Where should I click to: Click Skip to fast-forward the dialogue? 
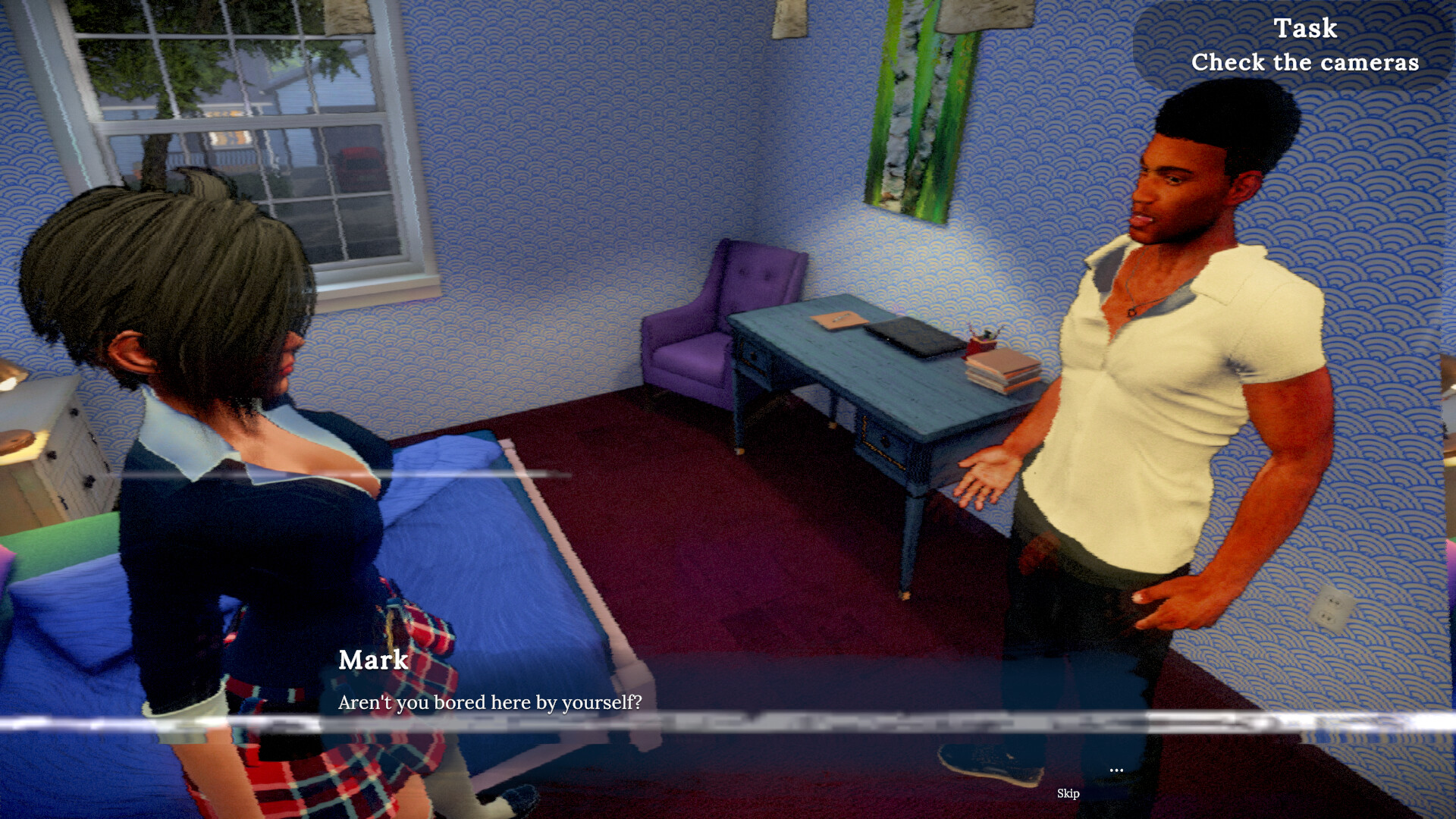click(1068, 794)
